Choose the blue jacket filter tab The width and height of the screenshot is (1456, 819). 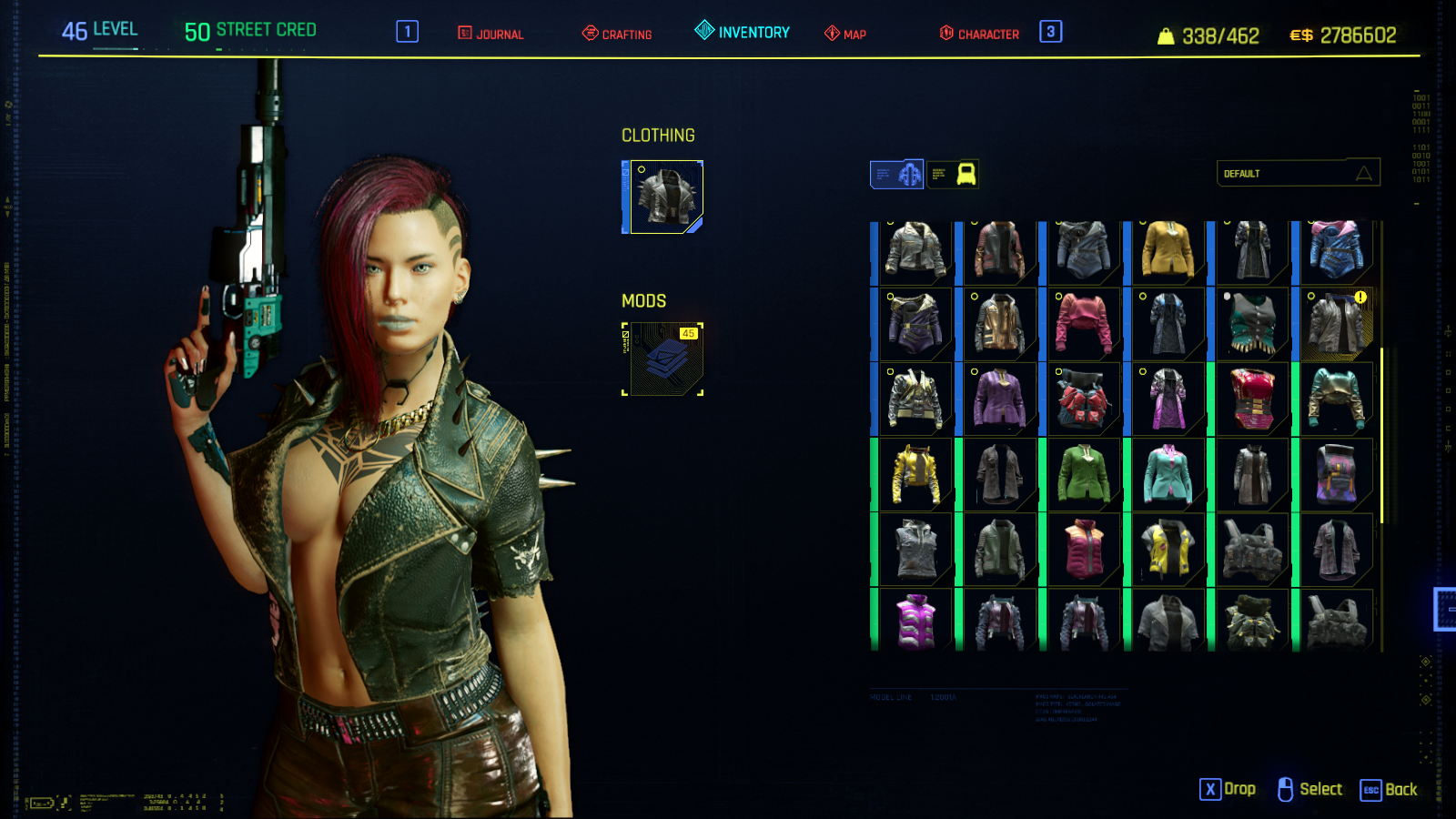[x=897, y=174]
